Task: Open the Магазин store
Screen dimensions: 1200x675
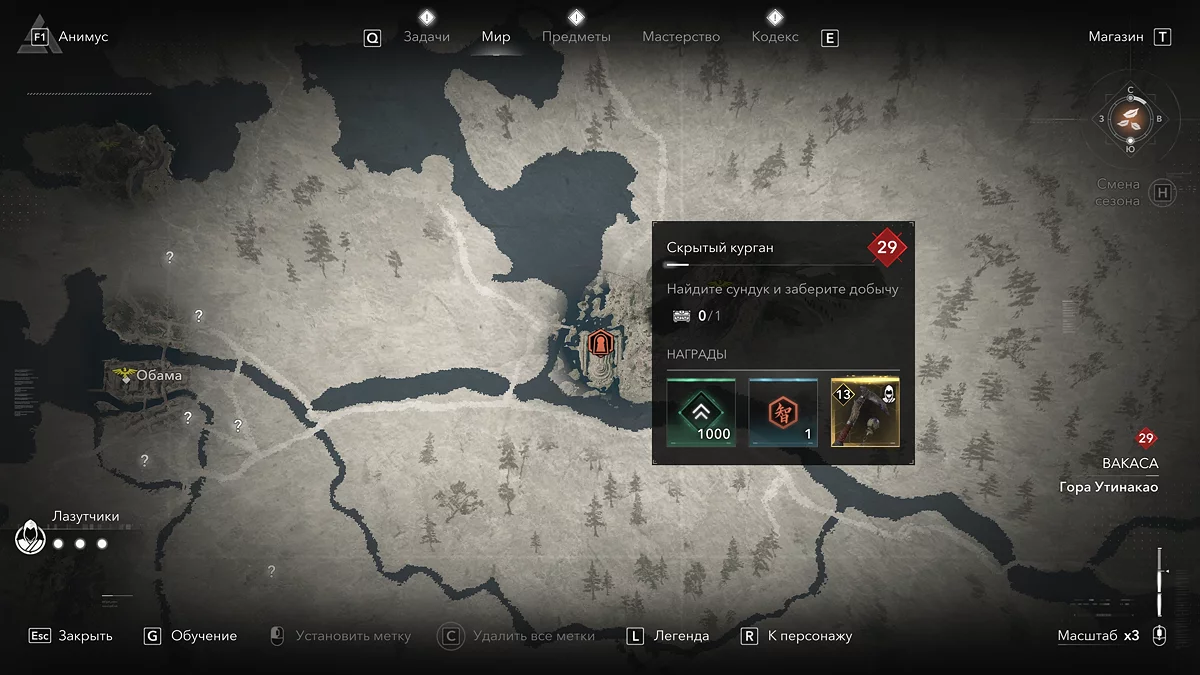Action: coord(1116,37)
